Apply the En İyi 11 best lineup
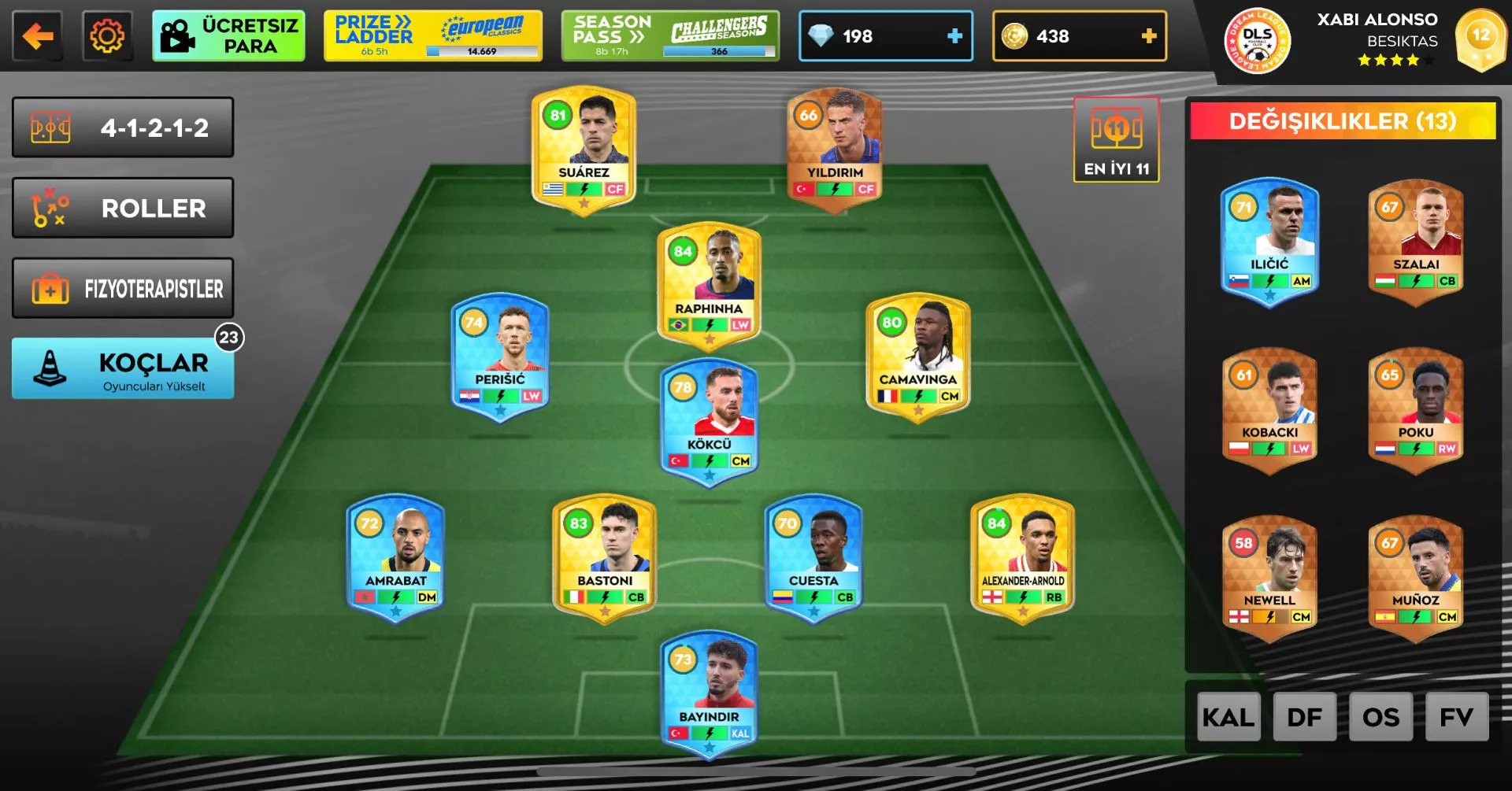This screenshot has height=791, width=1512. [x=1116, y=140]
